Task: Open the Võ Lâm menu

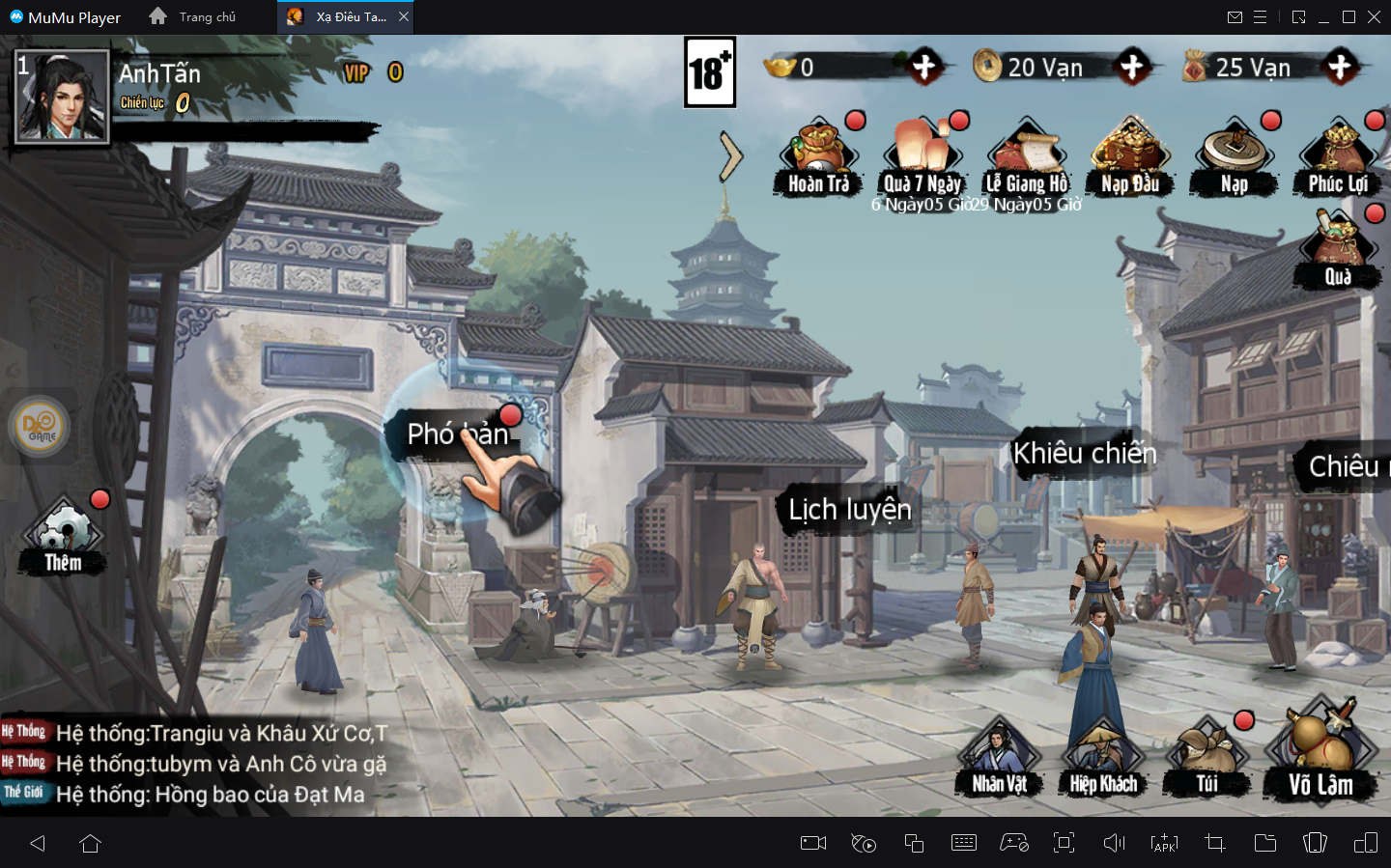Action: [x=1320, y=758]
